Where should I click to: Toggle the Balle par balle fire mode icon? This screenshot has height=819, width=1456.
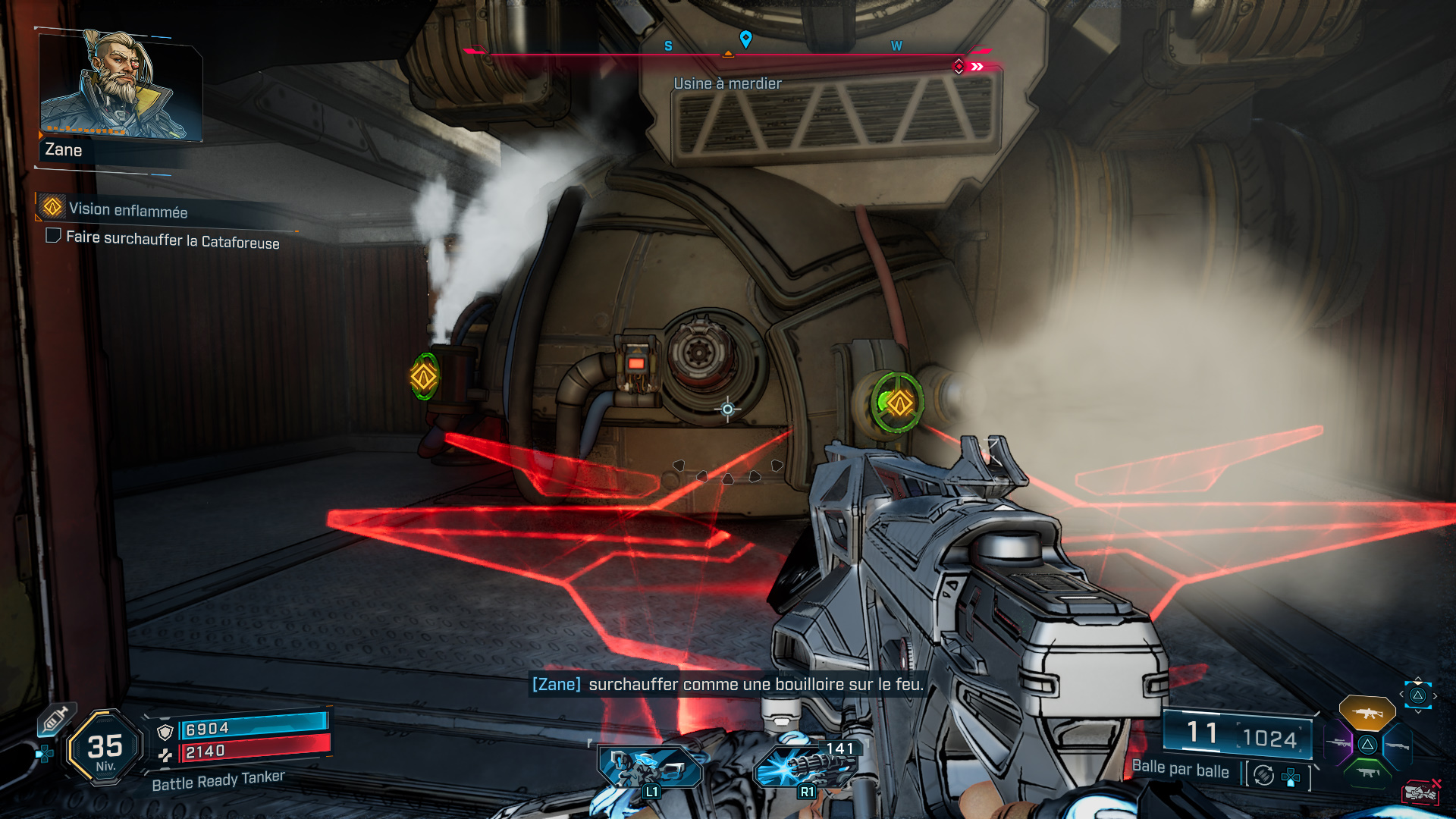tap(1263, 775)
